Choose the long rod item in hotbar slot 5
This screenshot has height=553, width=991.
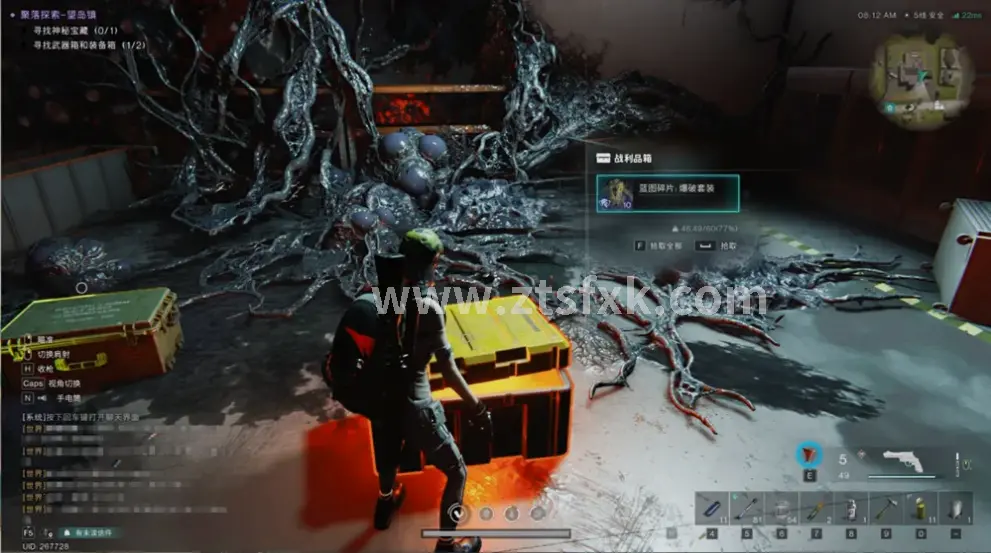click(x=745, y=508)
